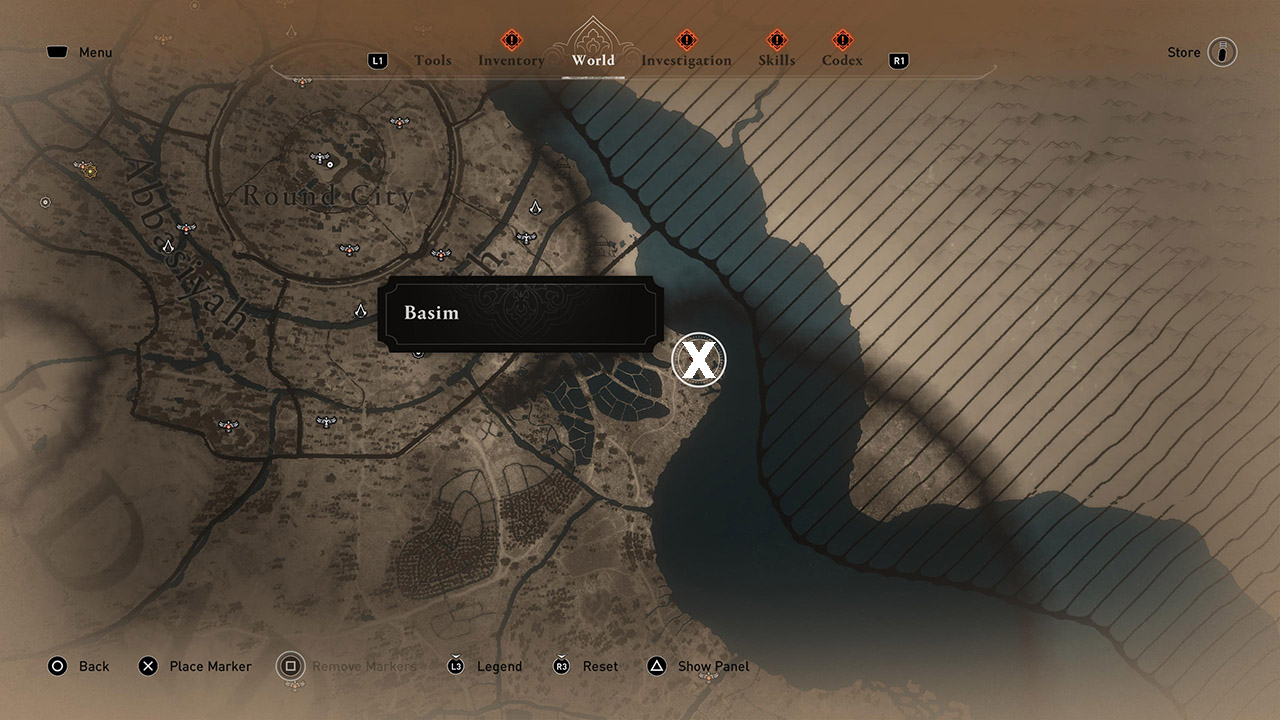The image size is (1280, 720).
Task: Switch to the Skills tab
Action: click(x=777, y=60)
